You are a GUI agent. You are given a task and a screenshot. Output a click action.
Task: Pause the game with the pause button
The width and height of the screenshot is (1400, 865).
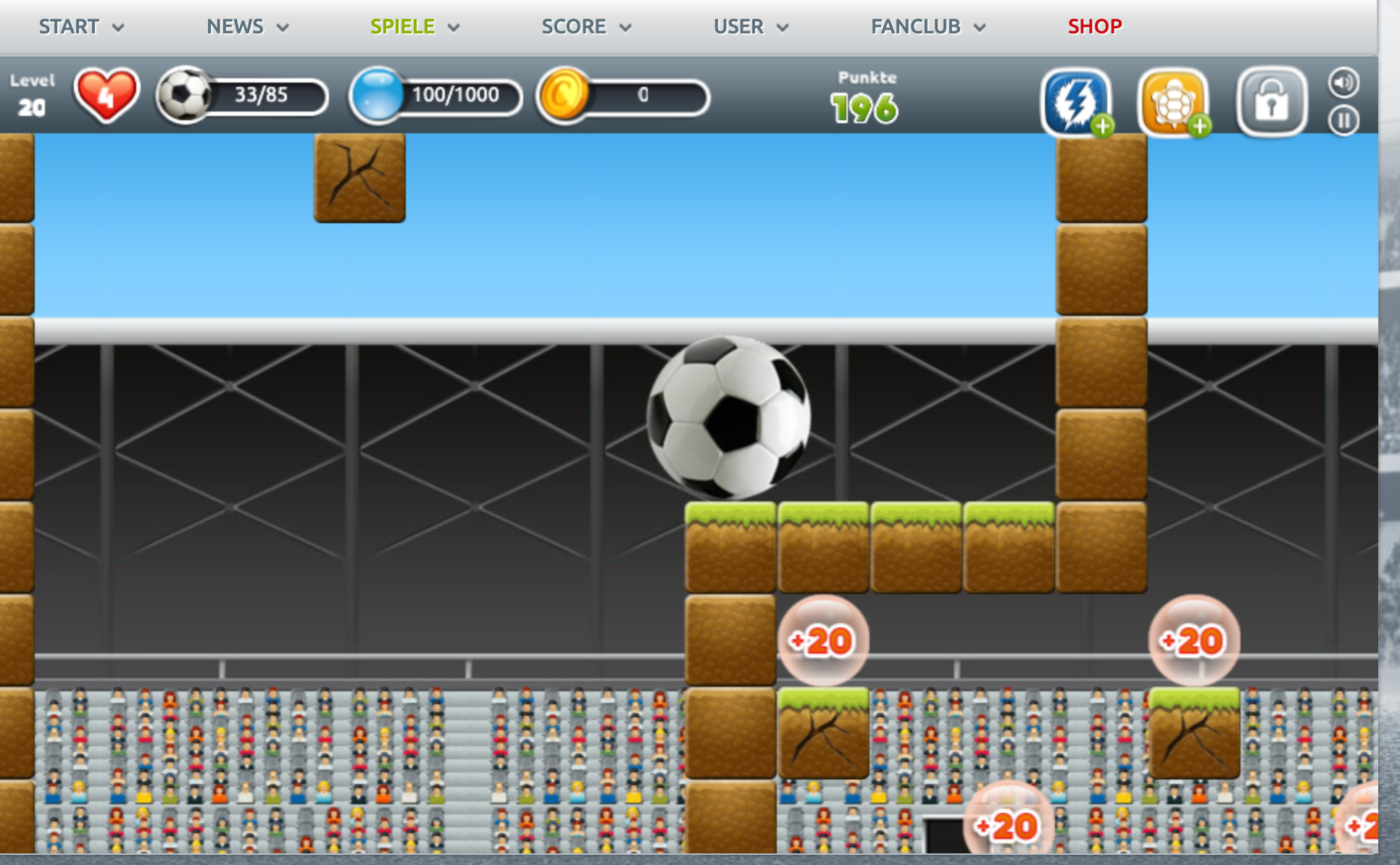[x=1343, y=120]
